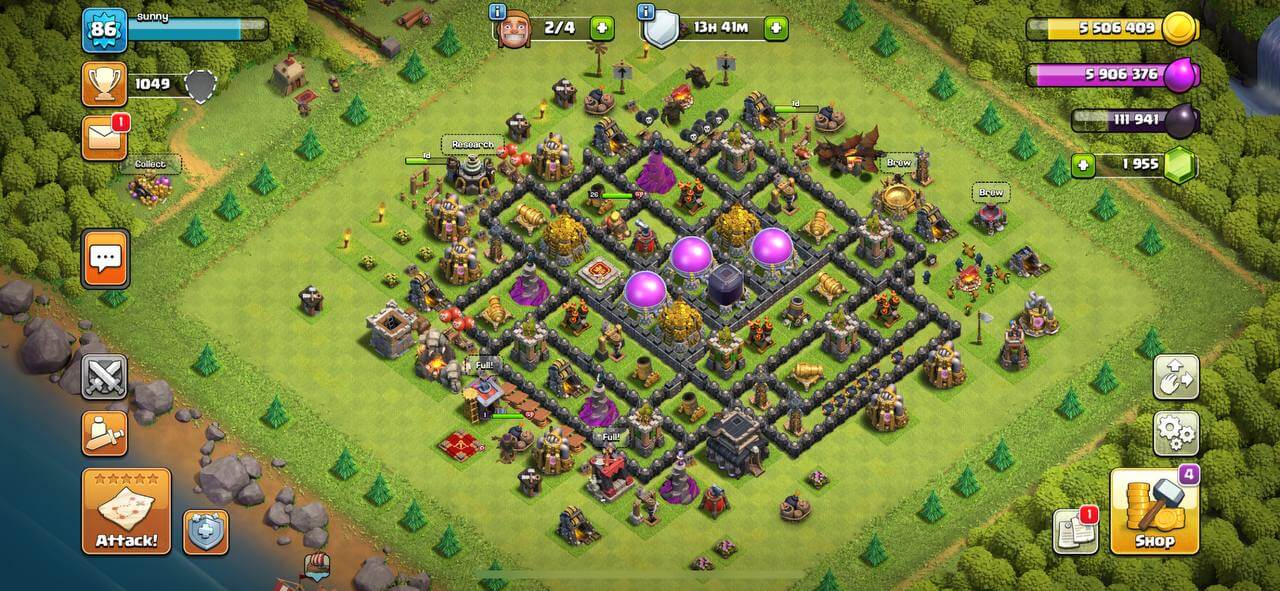
Task: Open the news page icon with notification
Action: [x=1075, y=531]
